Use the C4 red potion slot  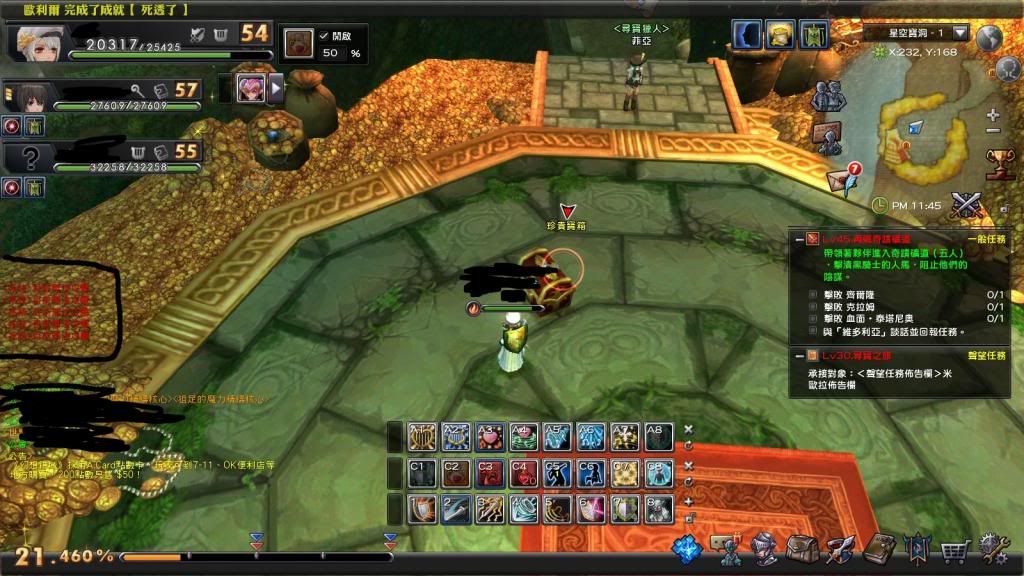coord(523,473)
